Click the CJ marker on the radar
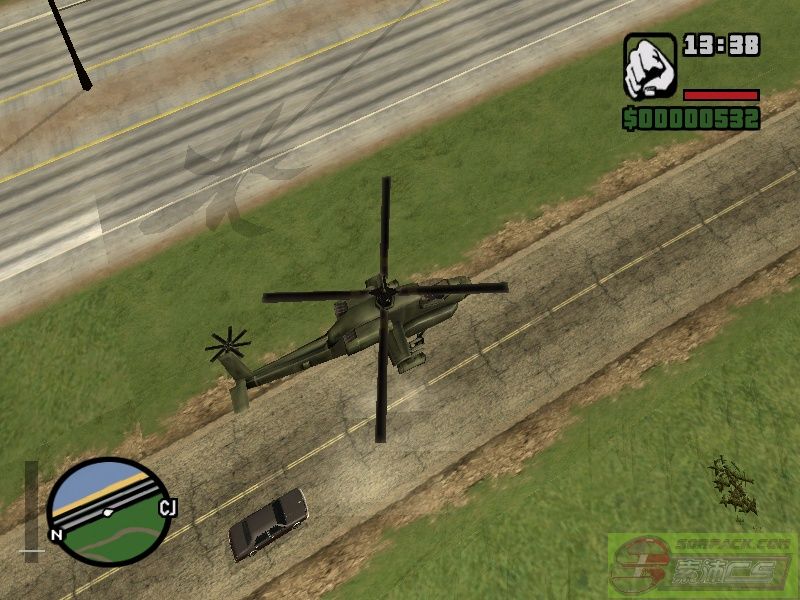Viewport: 800px width, 600px height. (x=167, y=508)
